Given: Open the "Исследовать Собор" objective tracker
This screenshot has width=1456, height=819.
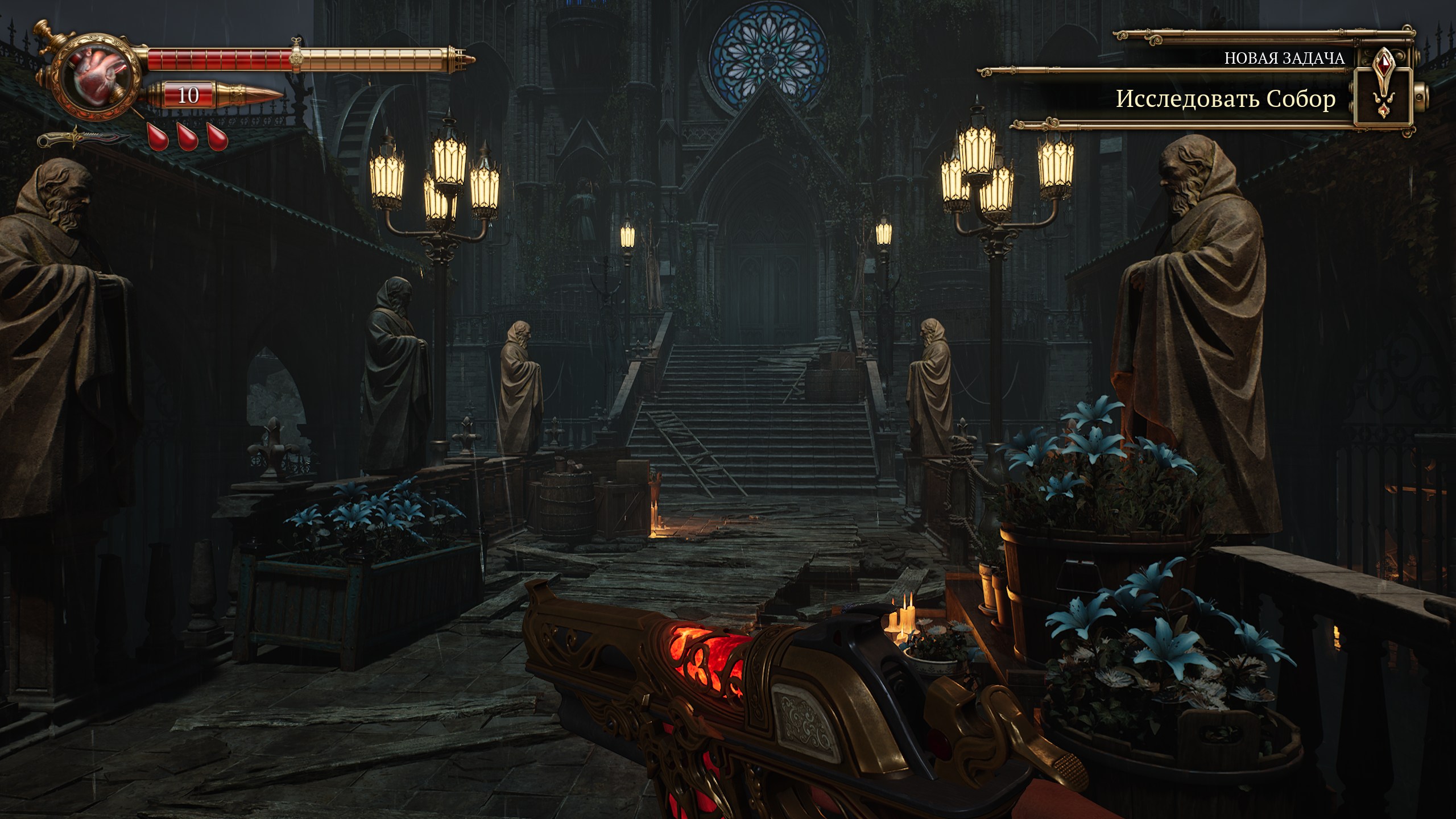Looking at the screenshot, I should tap(1225, 99).
